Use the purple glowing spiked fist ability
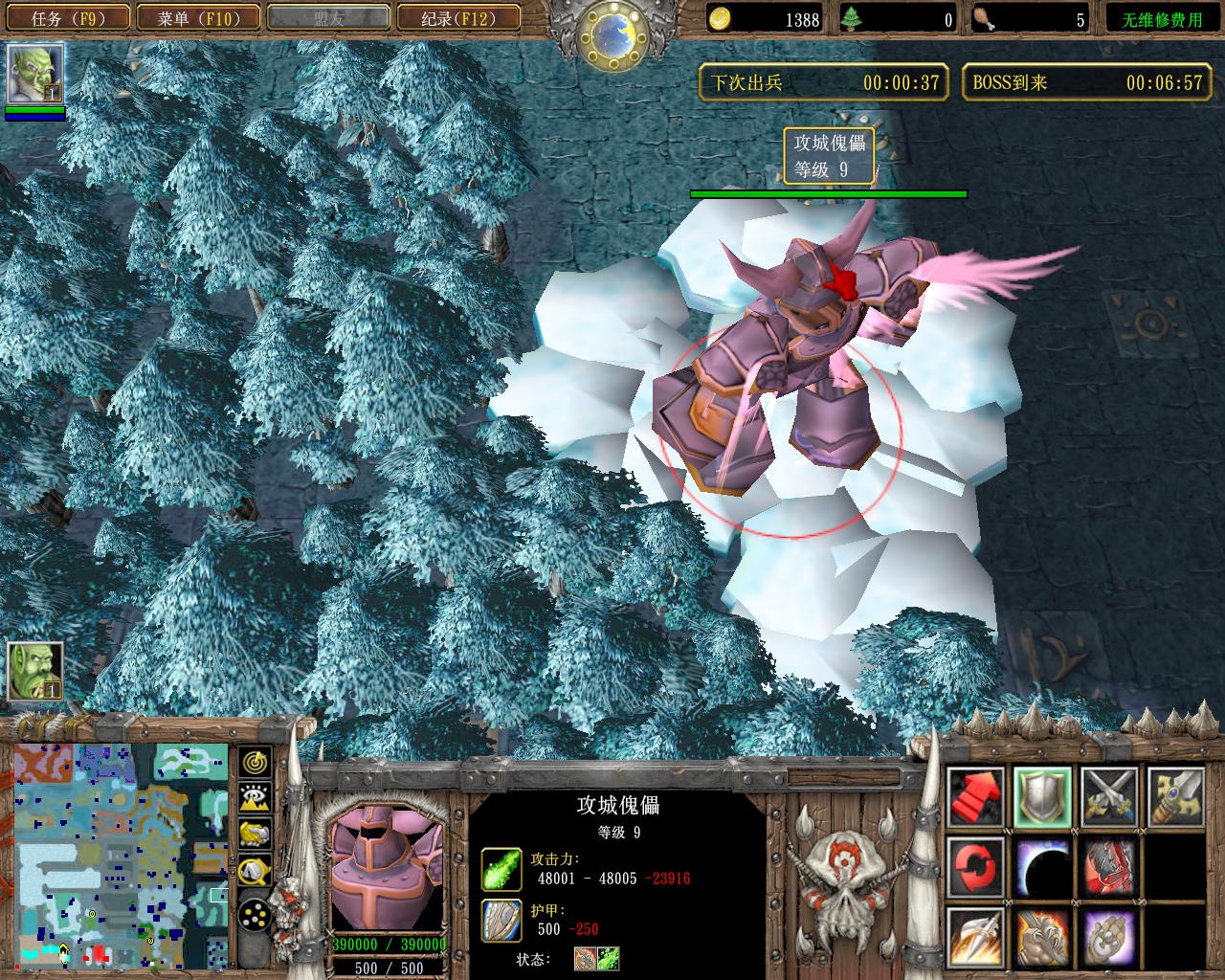1225x980 pixels. [x=1109, y=936]
